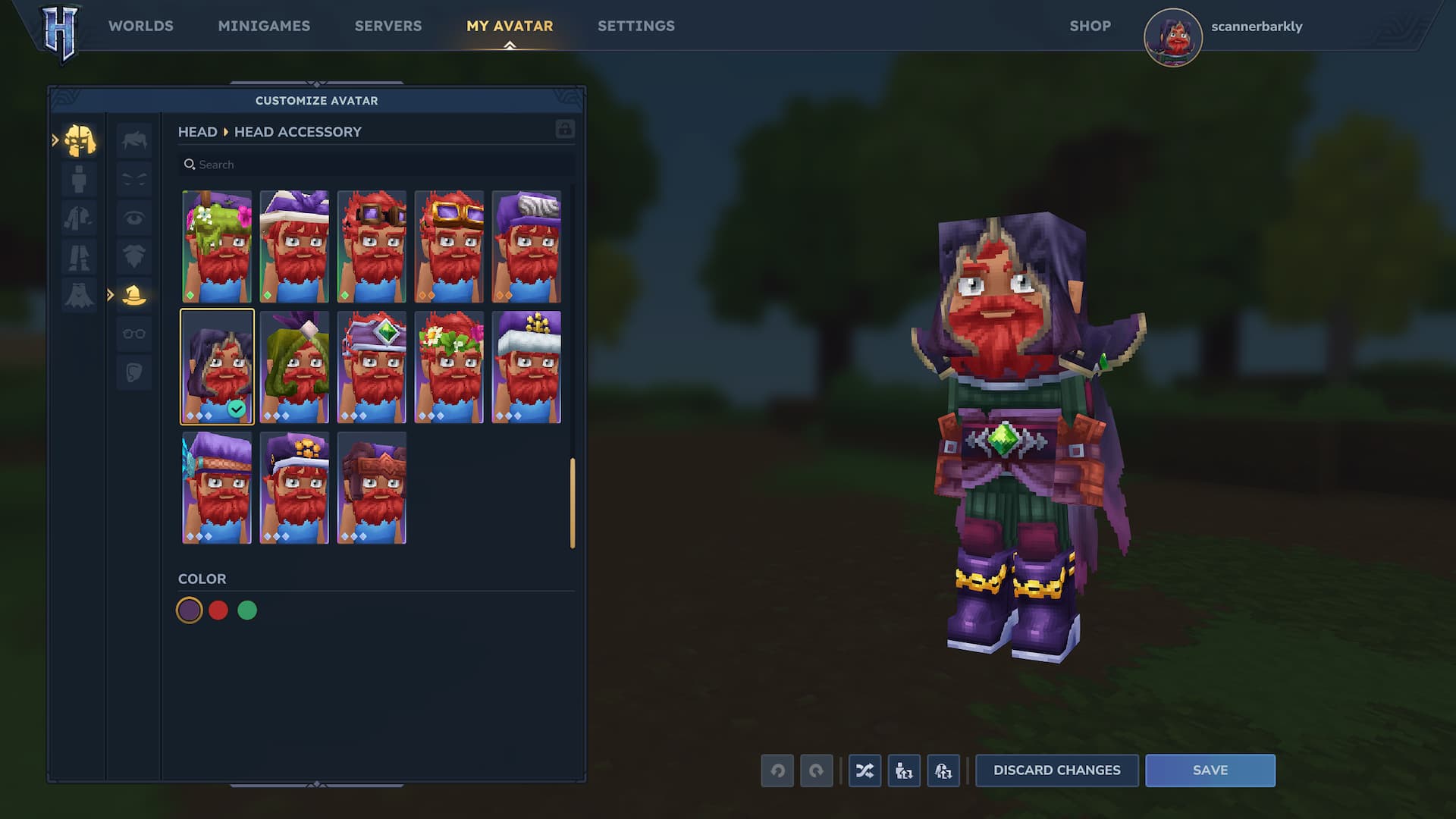This screenshot has height=819, width=1456.
Task: Open the Worlds menu
Action: coord(140,26)
